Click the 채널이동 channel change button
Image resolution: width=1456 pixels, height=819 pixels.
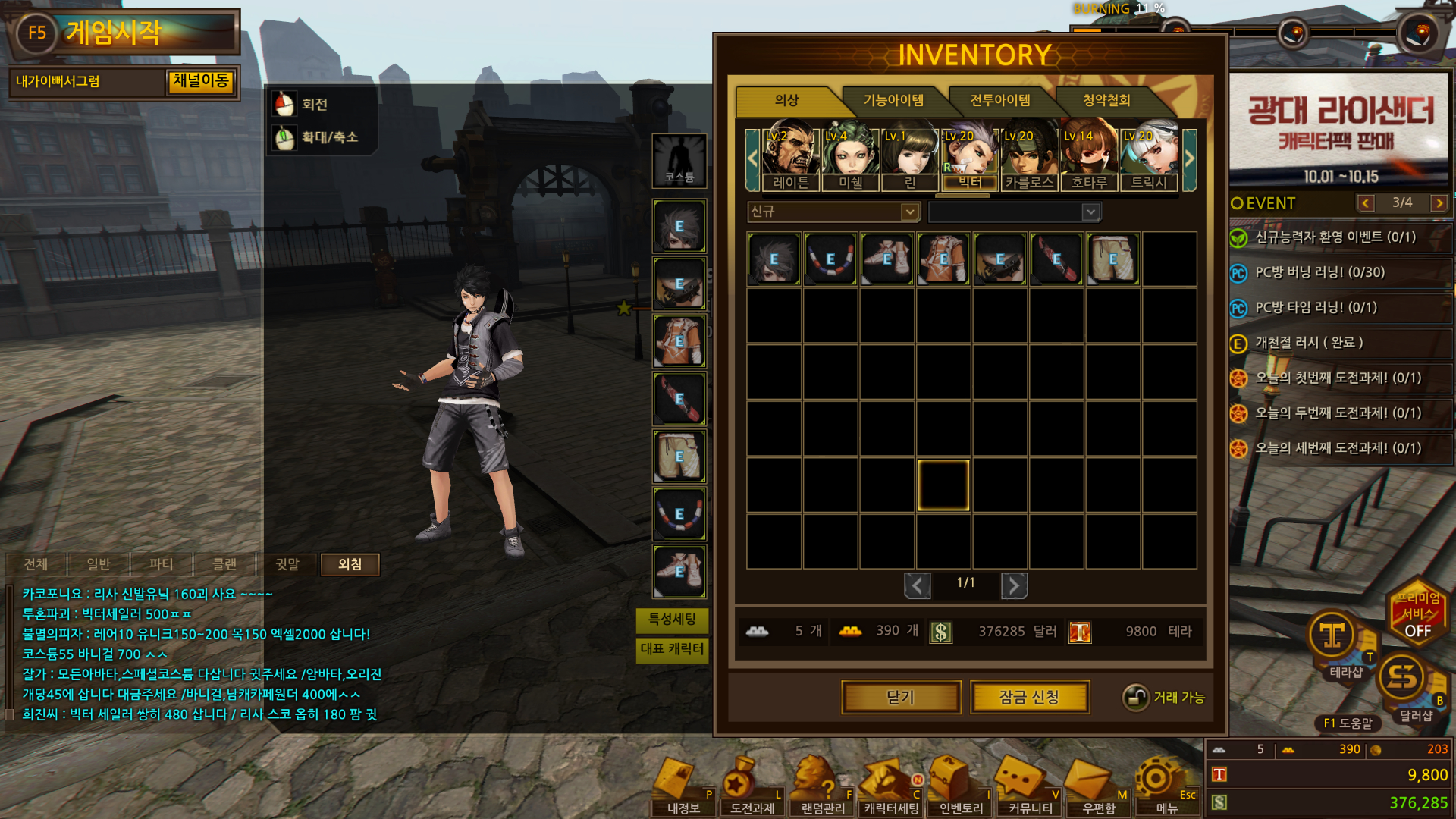(x=200, y=81)
